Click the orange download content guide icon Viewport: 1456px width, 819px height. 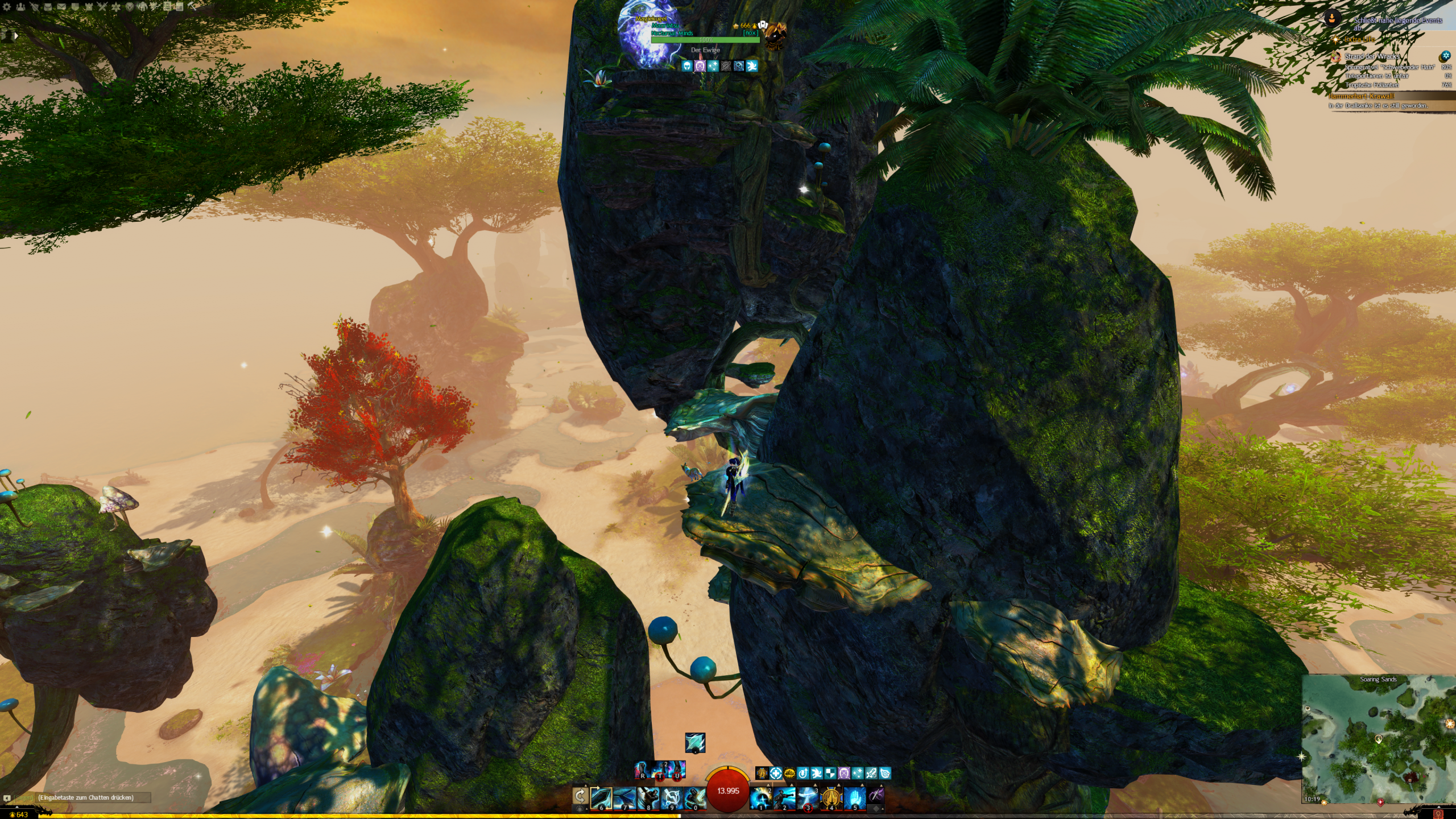(1333, 18)
